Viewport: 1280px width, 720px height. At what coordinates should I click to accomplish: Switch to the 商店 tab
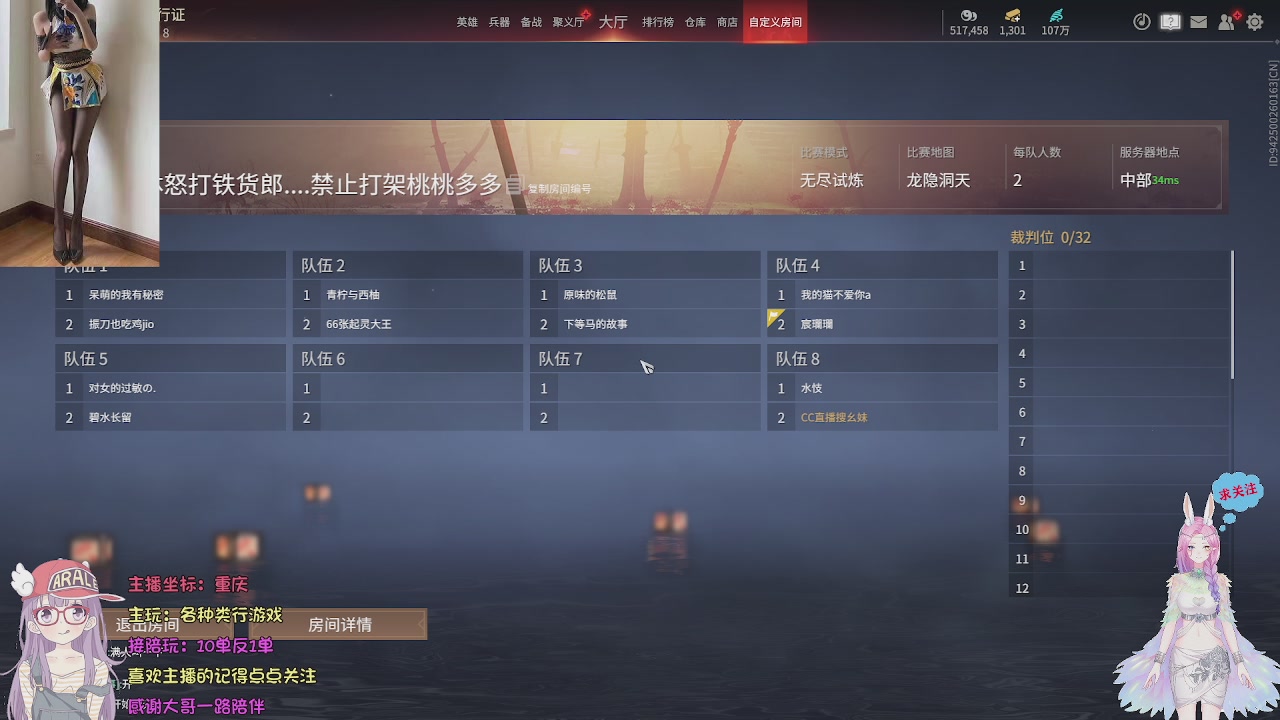pyautogui.click(x=727, y=21)
